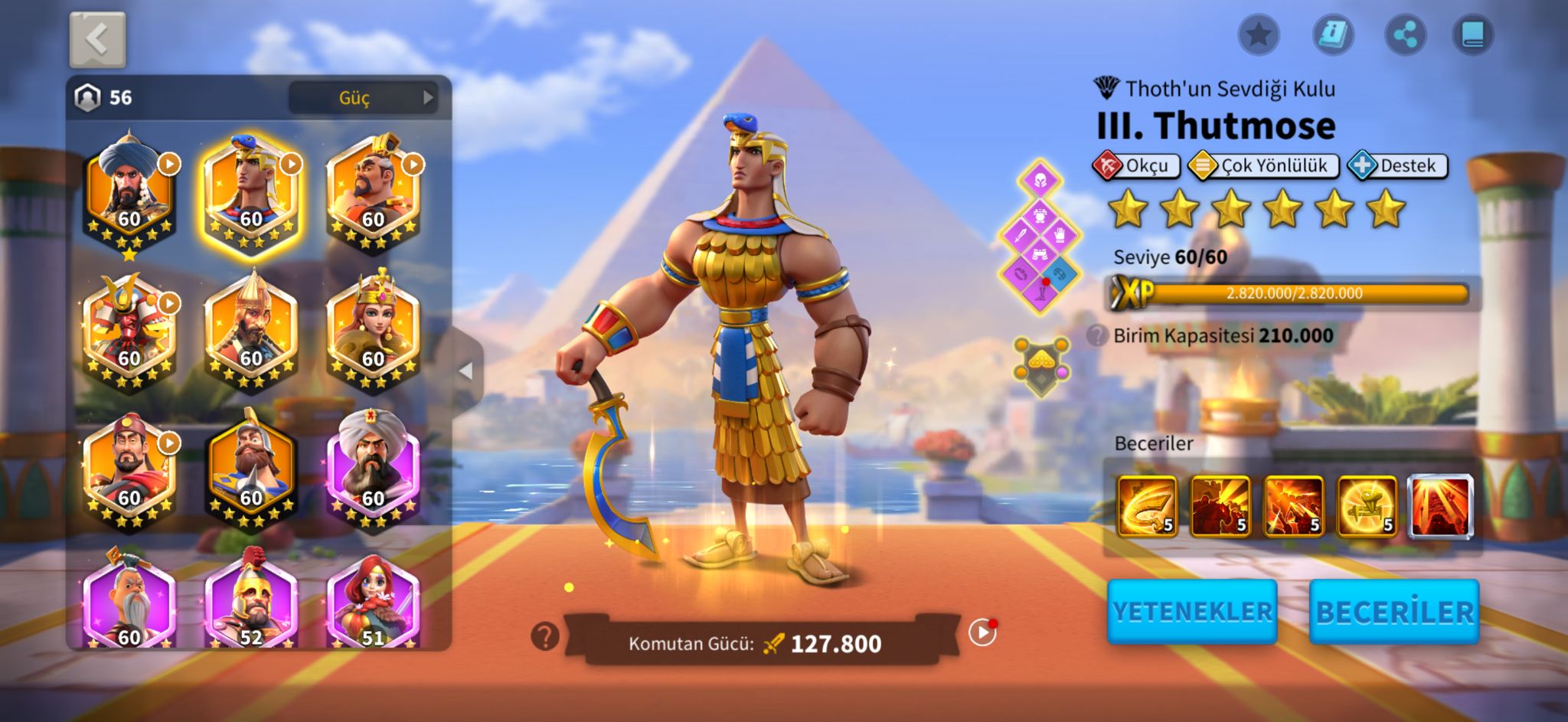Viewport: 1568px width, 722px height.
Task: Collapse the commander list panel
Action: (x=465, y=371)
